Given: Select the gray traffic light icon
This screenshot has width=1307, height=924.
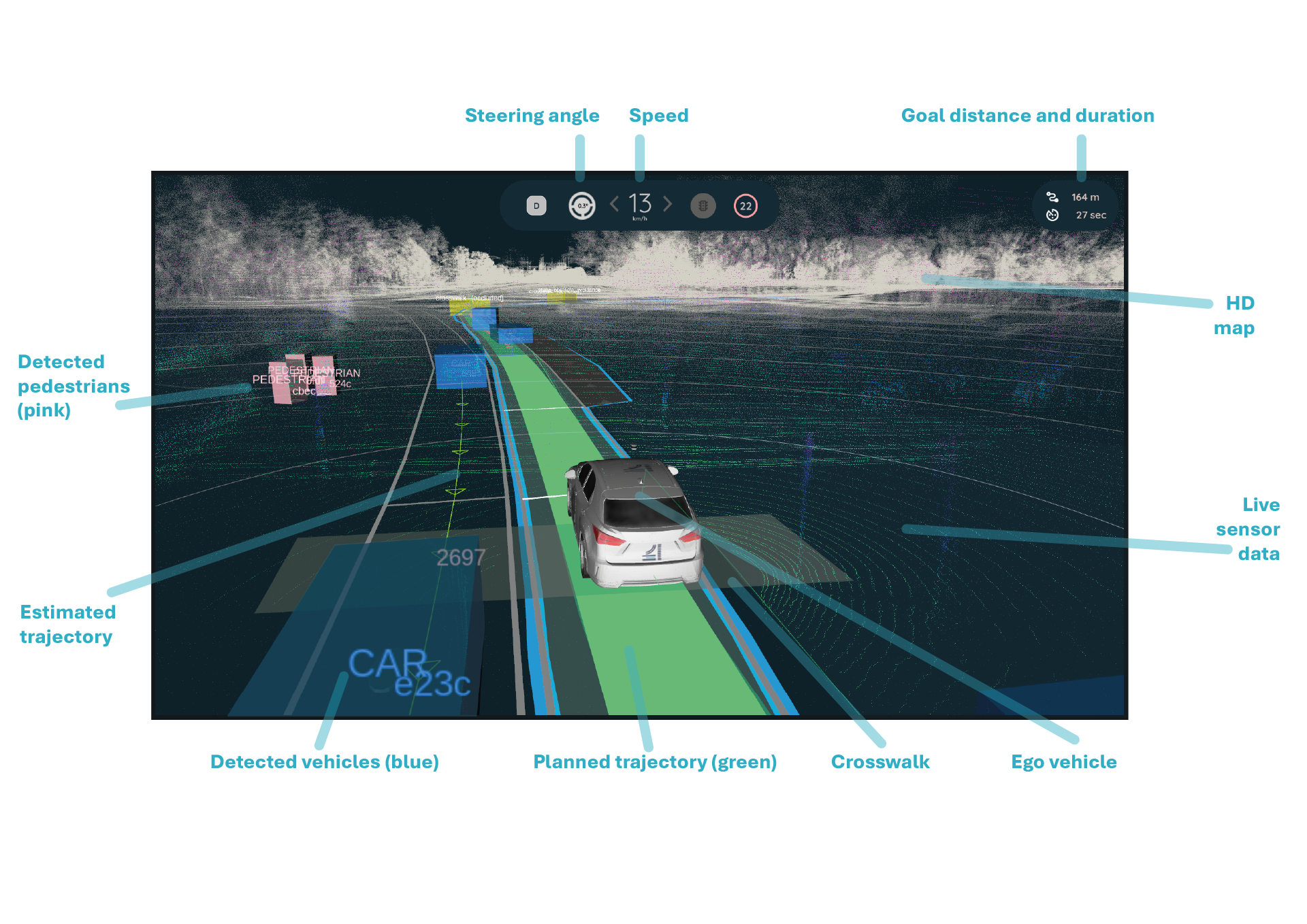Looking at the screenshot, I should pos(703,205).
